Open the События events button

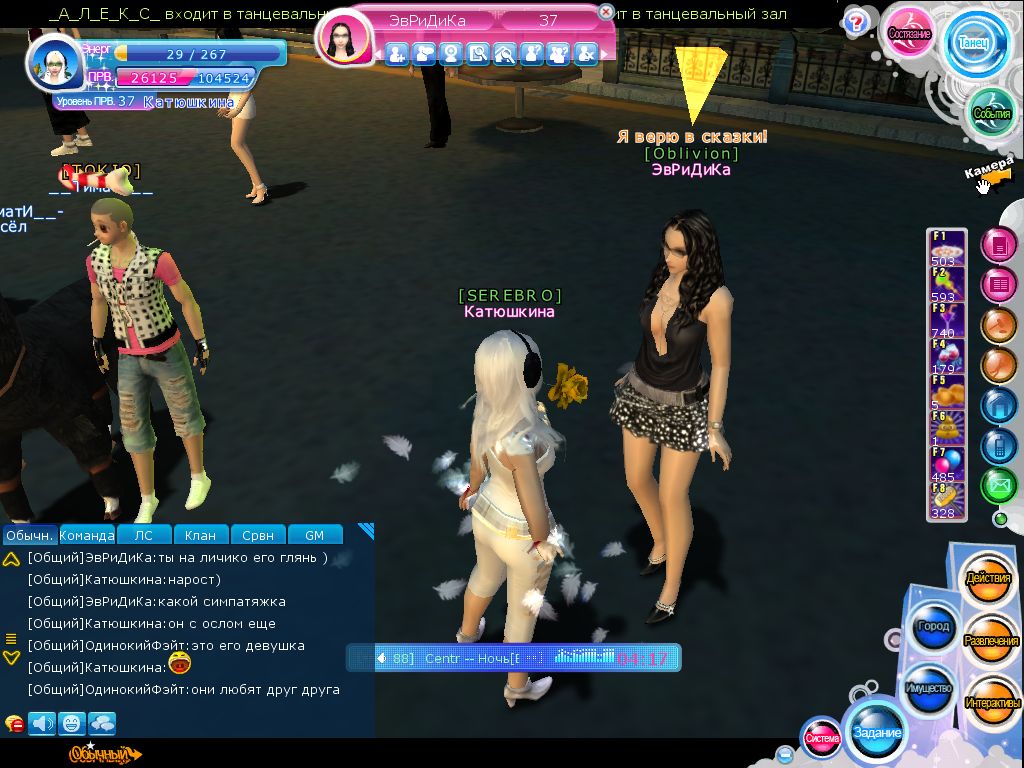click(x=992, y=113)
